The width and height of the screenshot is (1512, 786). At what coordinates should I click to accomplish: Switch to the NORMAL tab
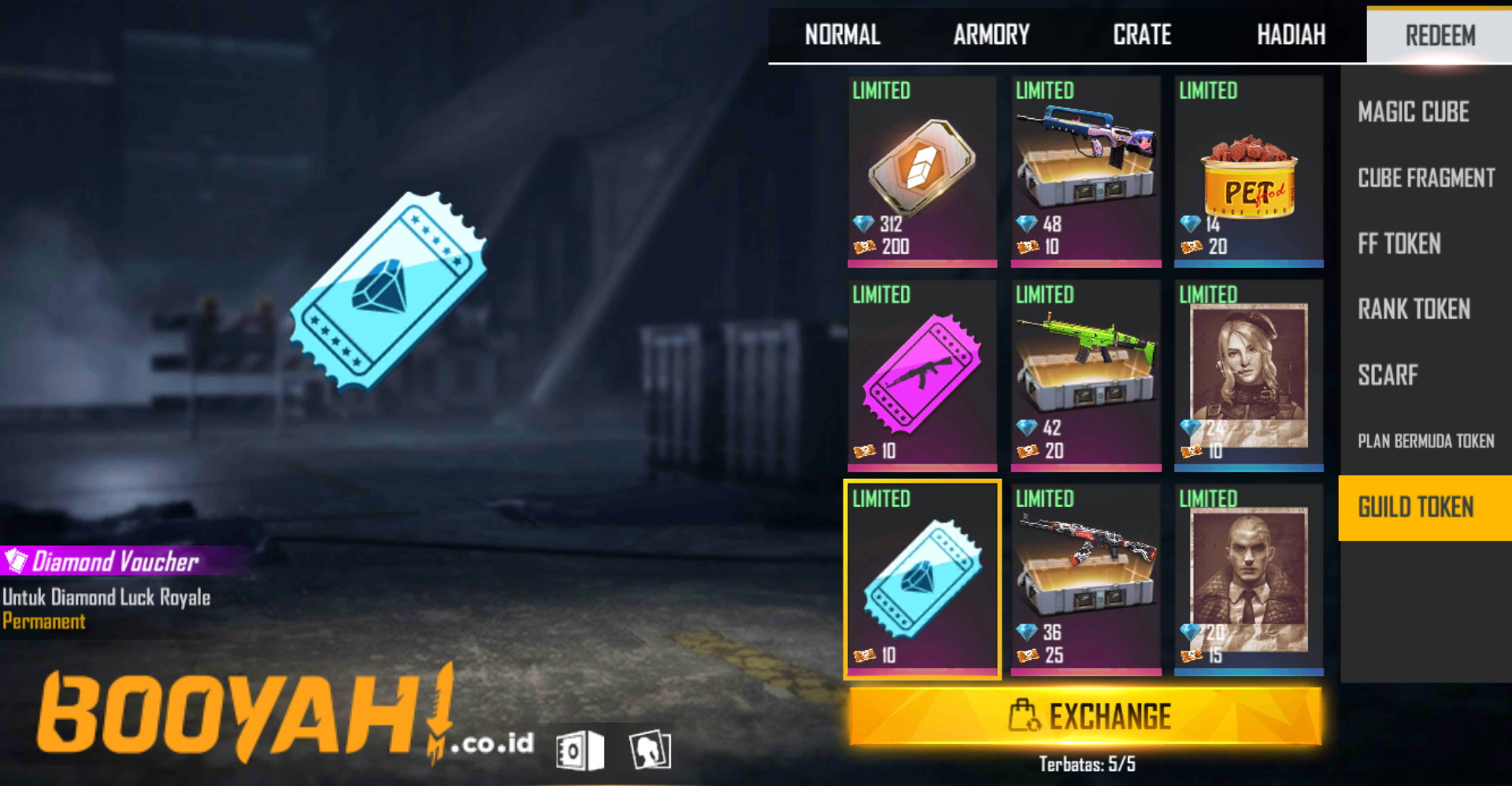click(x=842, y=35)
